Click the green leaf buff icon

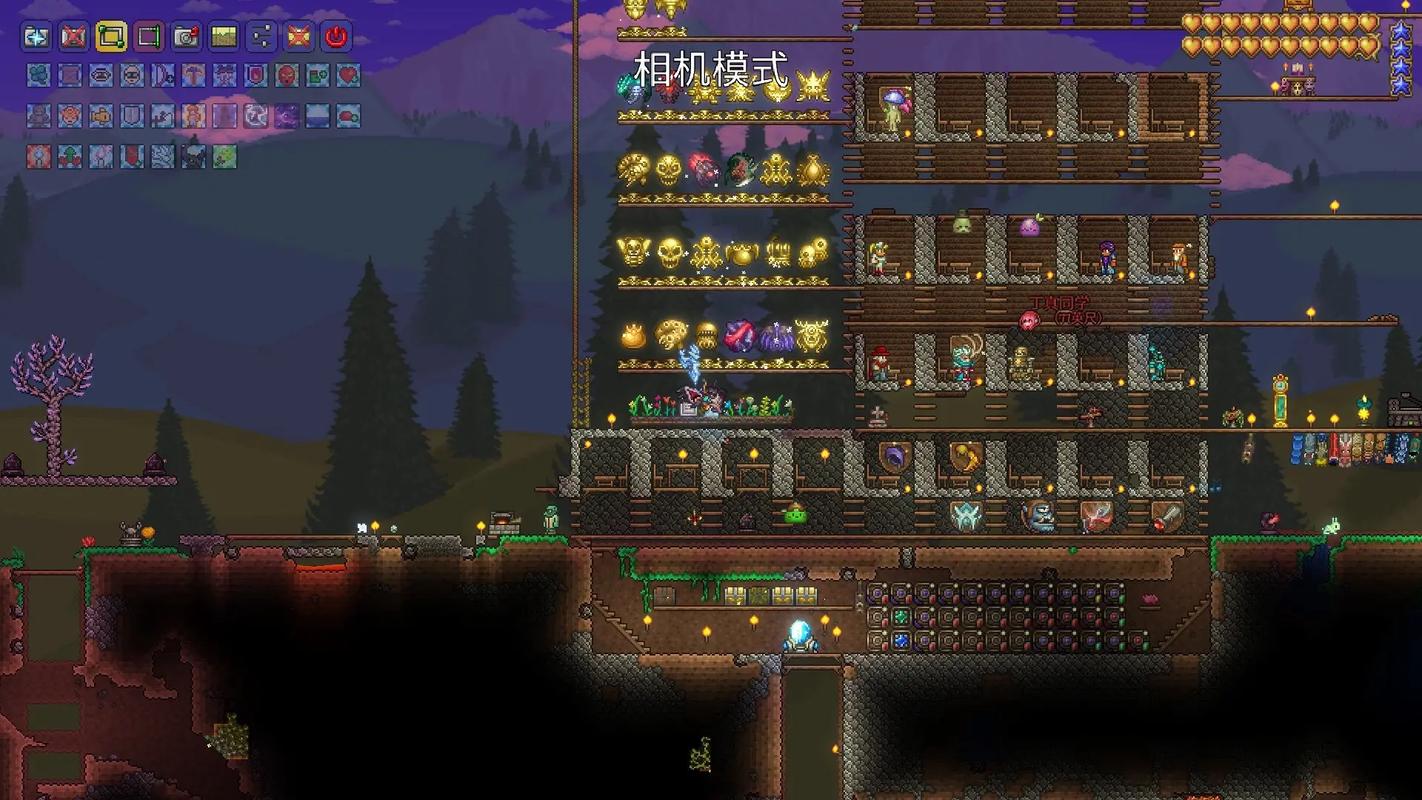[224, 157]
